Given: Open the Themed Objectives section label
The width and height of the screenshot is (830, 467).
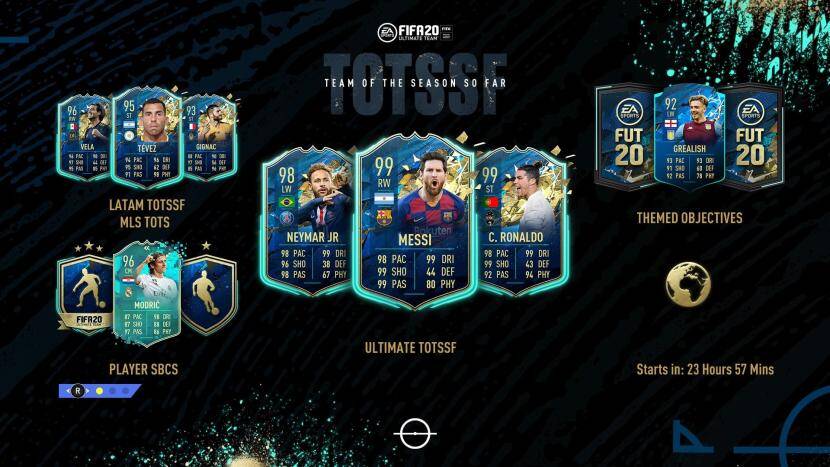Looking at the screenshot, I should [689, 217].
